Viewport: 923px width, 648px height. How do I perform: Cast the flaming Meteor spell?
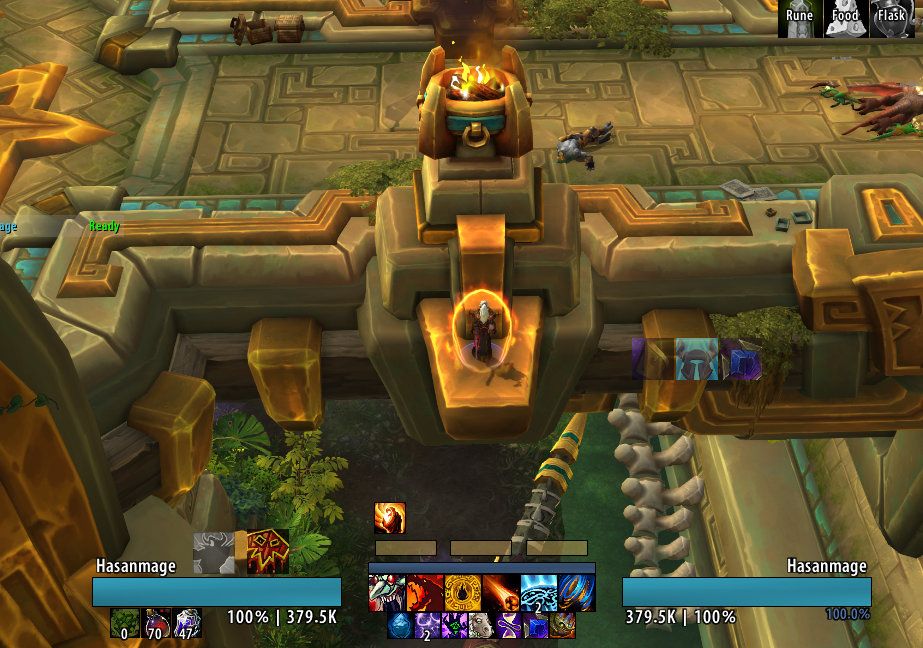pos(501,594)
